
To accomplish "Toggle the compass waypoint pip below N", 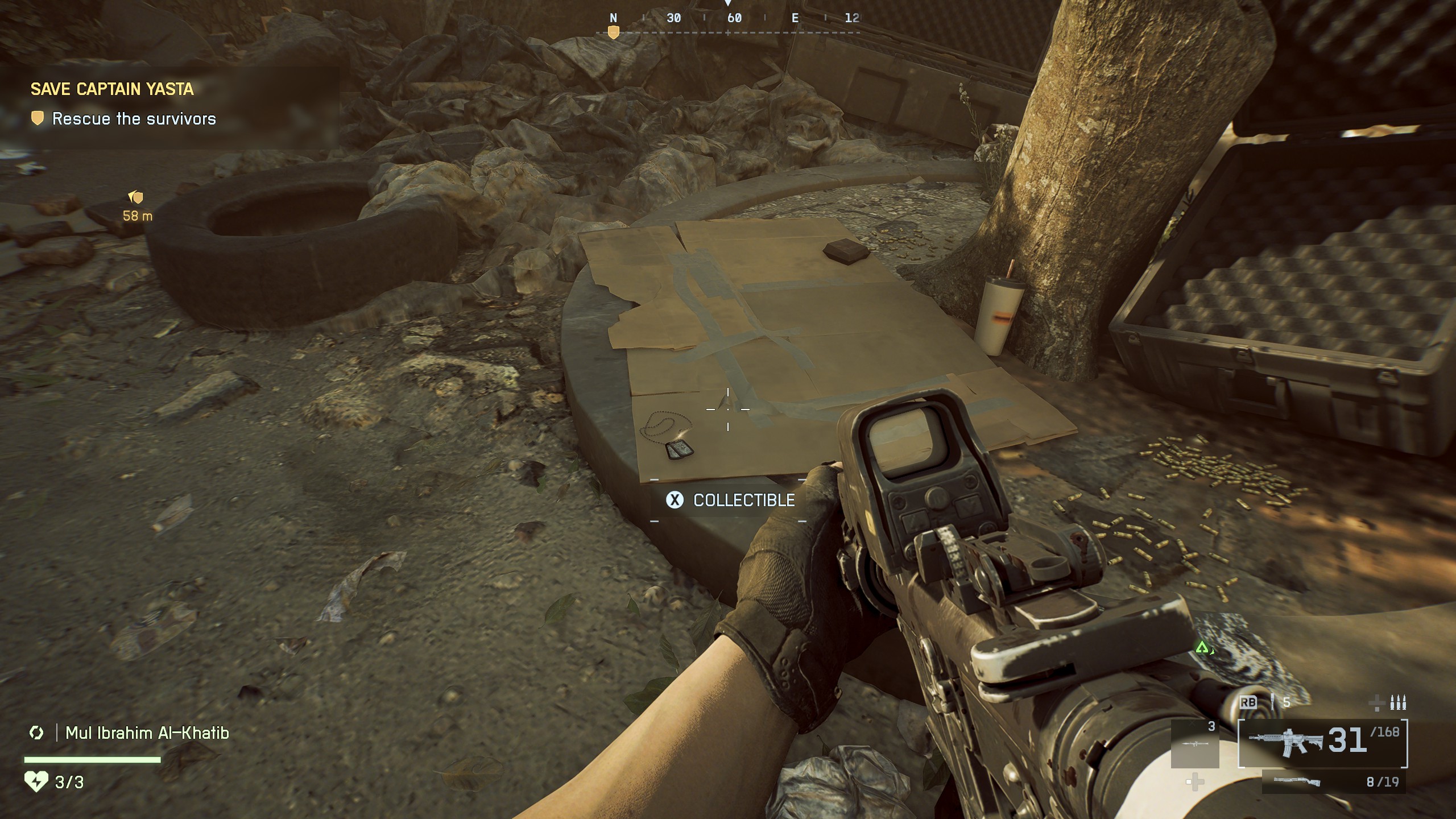I will (613, 34).
